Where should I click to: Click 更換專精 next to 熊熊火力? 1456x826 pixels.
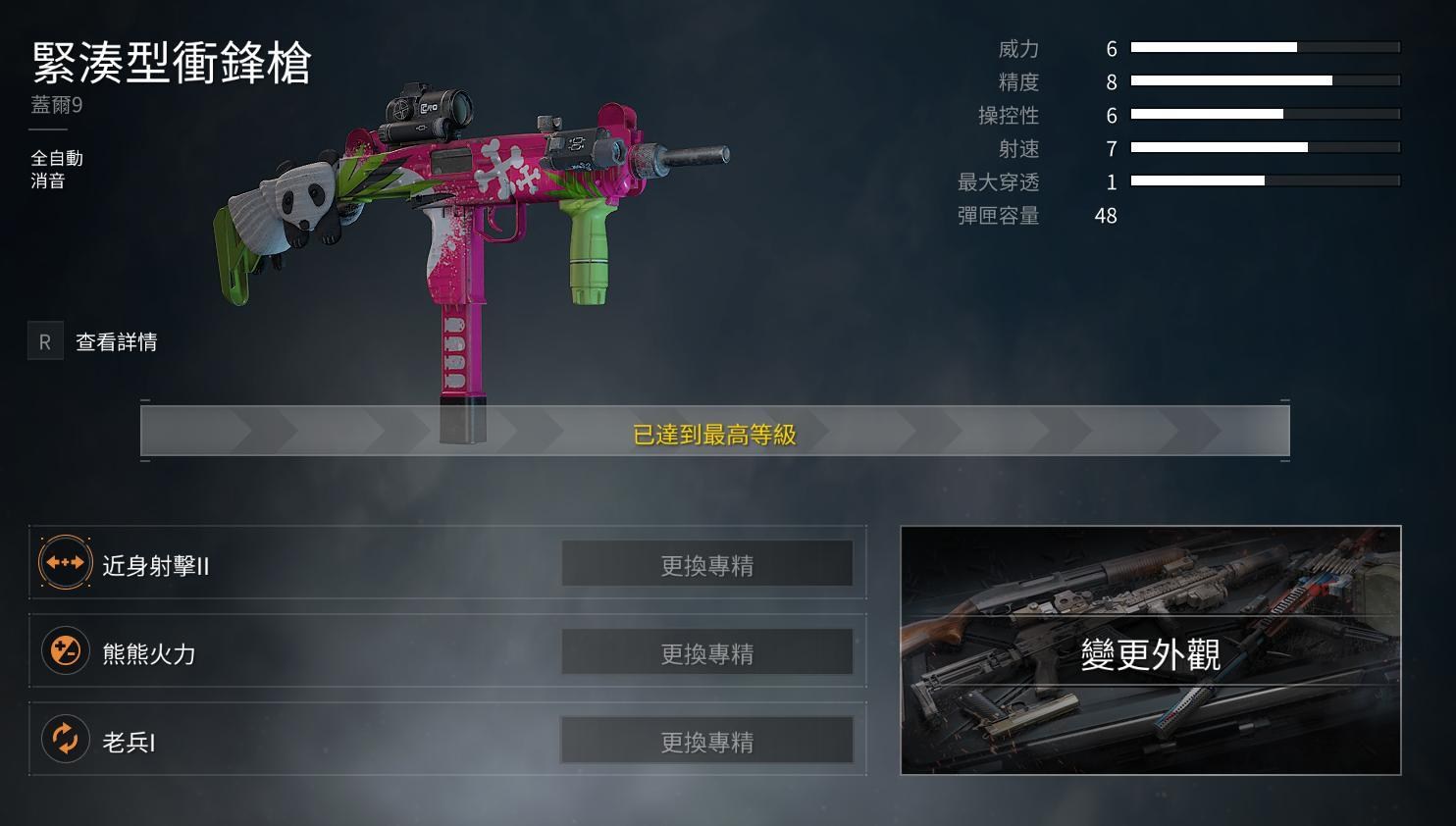tap(708, 650)
